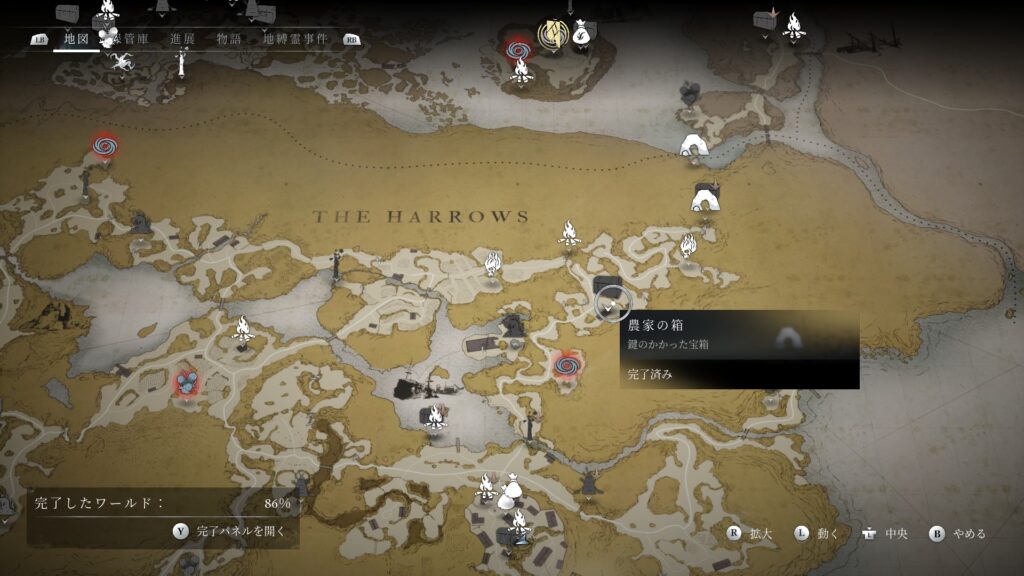Image resolution: width=1024 pixels, height=576 pixels.
Task: Select the gold emblem map marker
Action: pos(550,36)
